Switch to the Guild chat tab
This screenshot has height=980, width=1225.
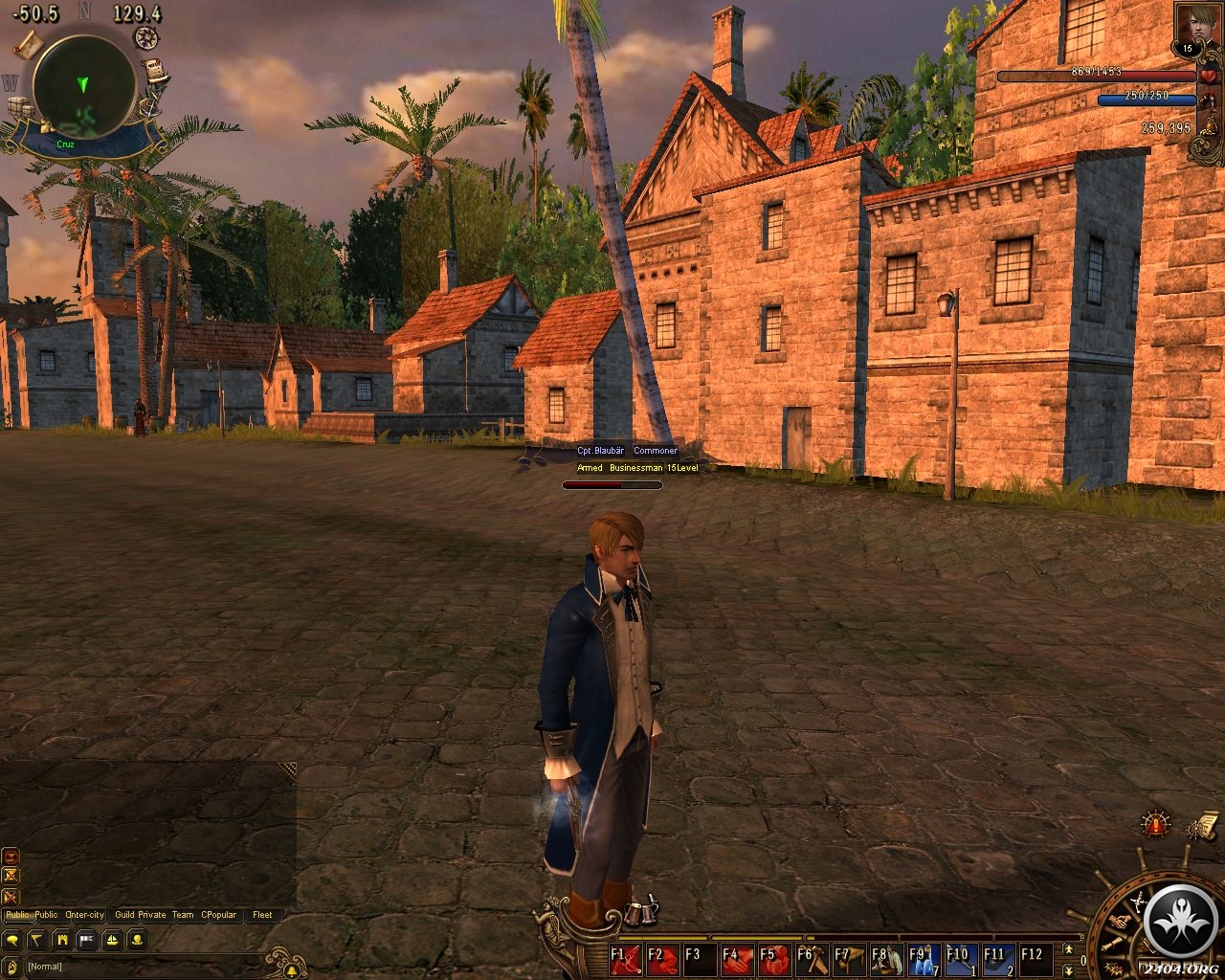click(124, 915)
